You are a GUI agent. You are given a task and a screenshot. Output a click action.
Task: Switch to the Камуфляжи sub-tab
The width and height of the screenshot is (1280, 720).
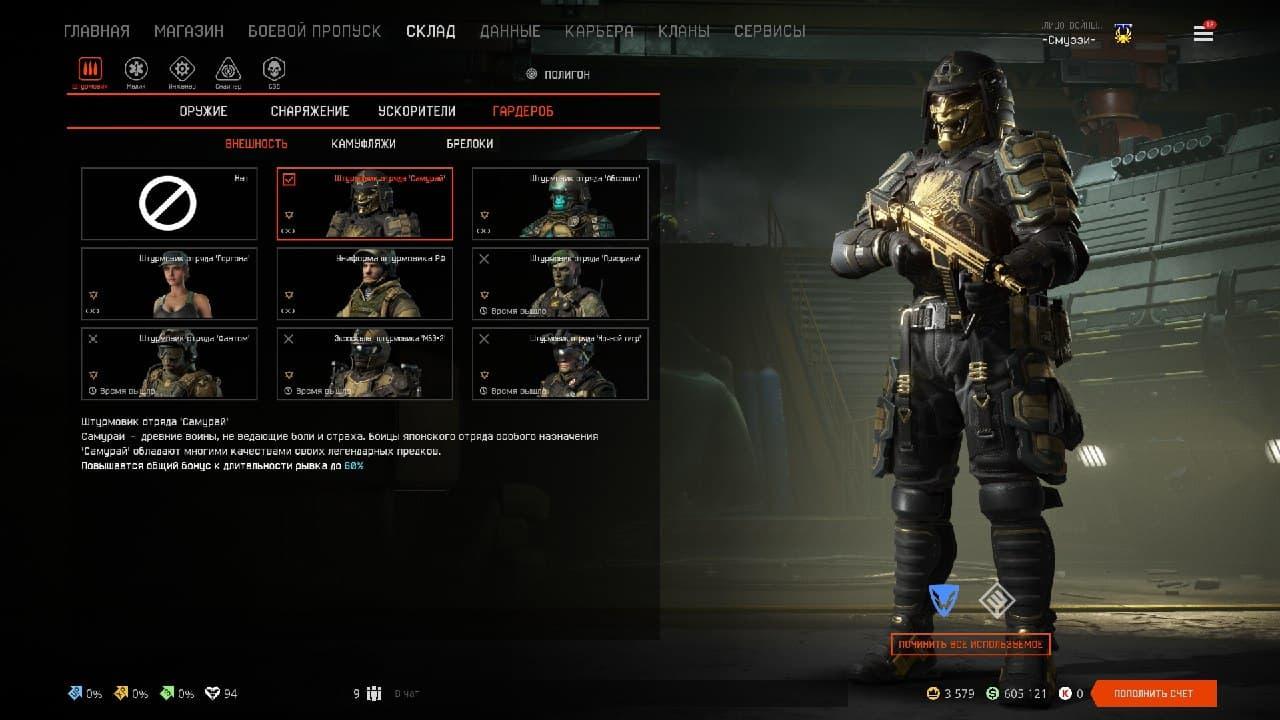(363, 144)
